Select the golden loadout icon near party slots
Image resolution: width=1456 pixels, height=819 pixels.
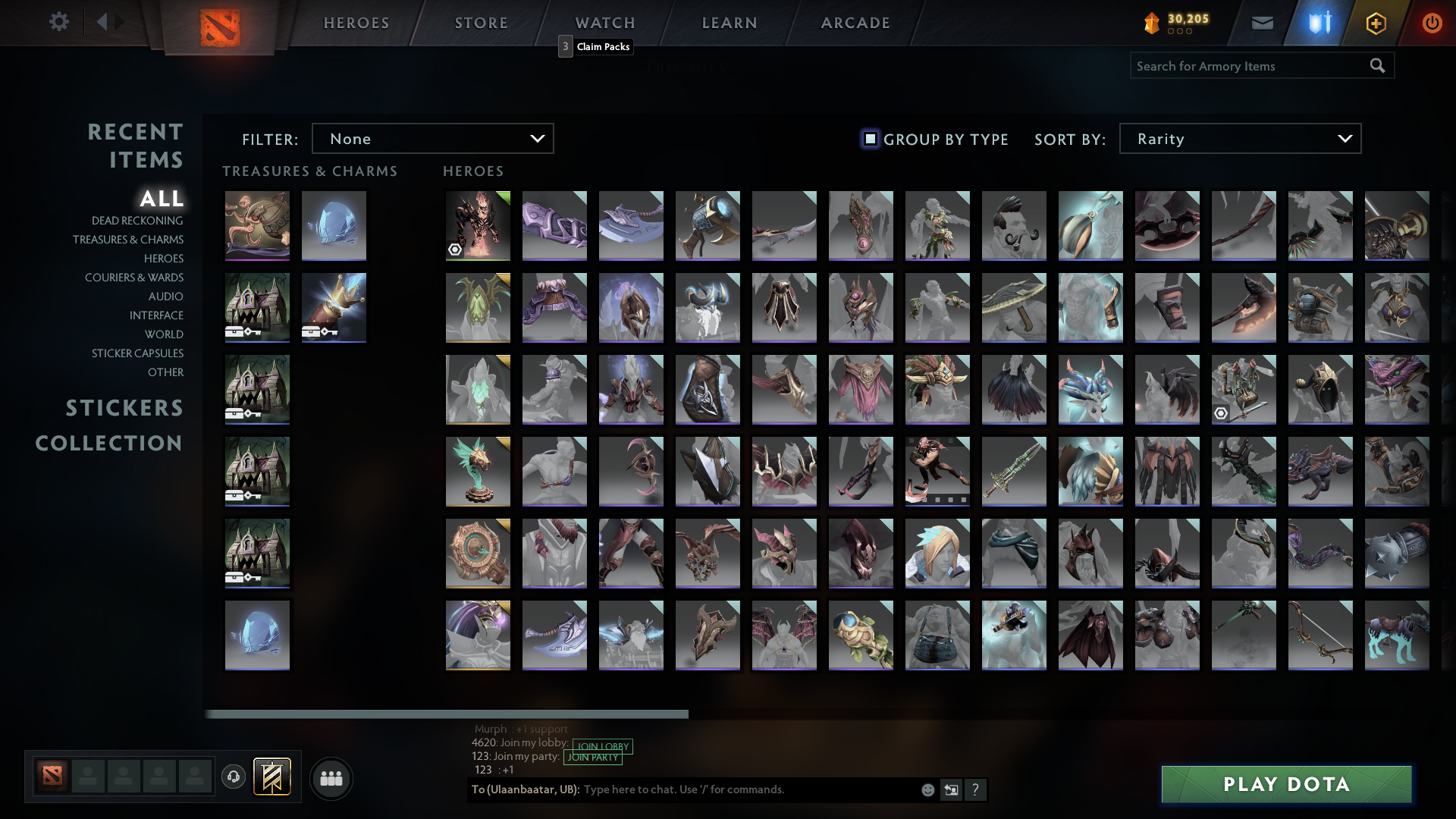pyautogui.click(x=272, y=777)
